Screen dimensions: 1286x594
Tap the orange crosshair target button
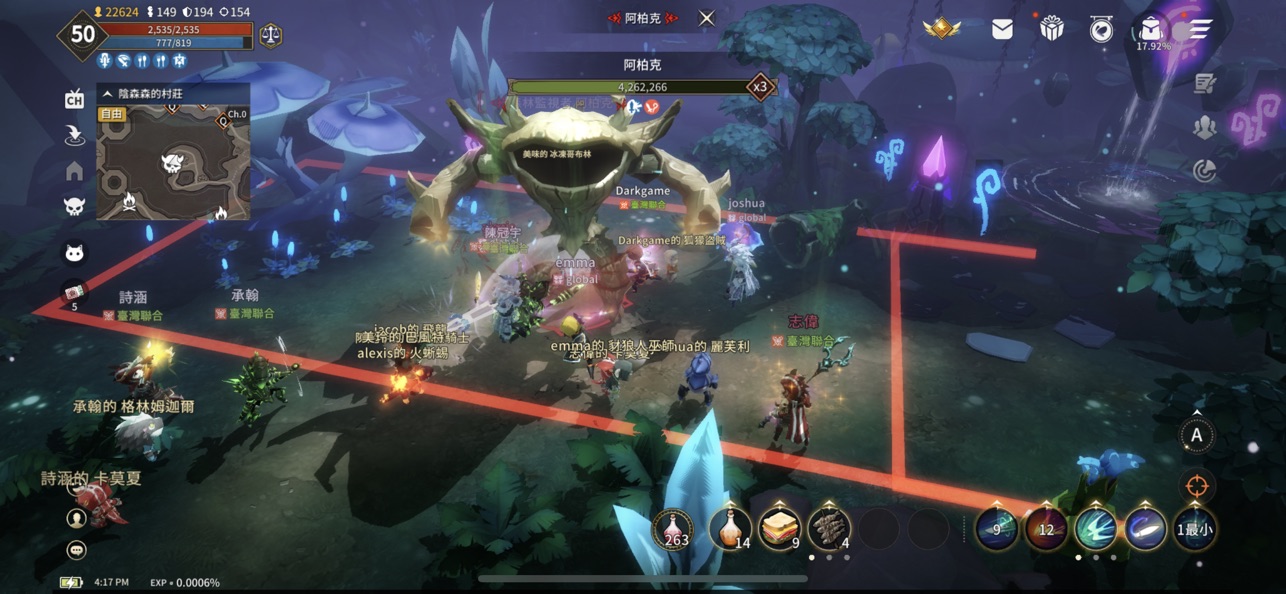click(x=1196, y=486)
